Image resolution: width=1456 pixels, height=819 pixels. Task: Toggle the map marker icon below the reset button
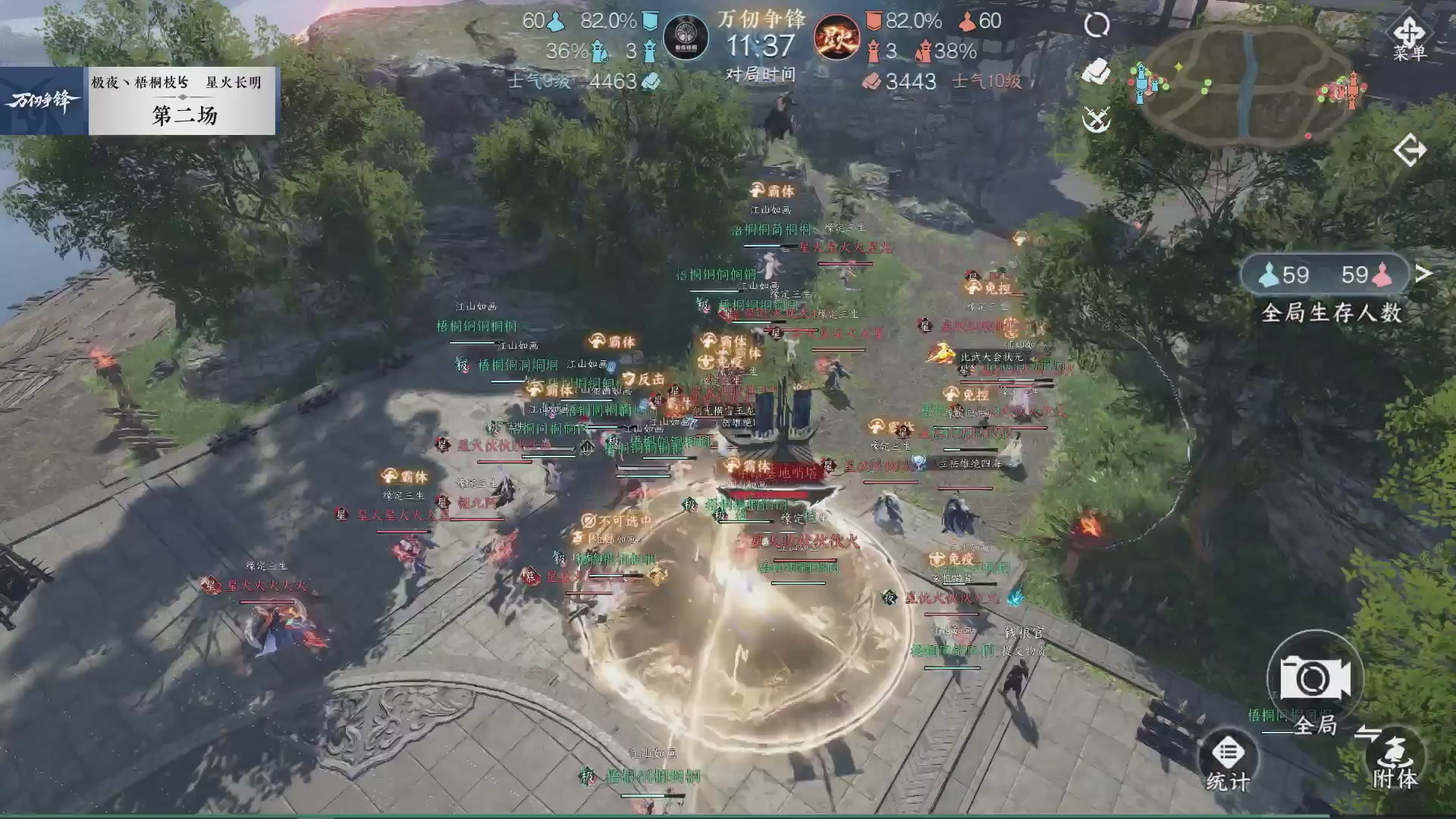(1094, 72)
